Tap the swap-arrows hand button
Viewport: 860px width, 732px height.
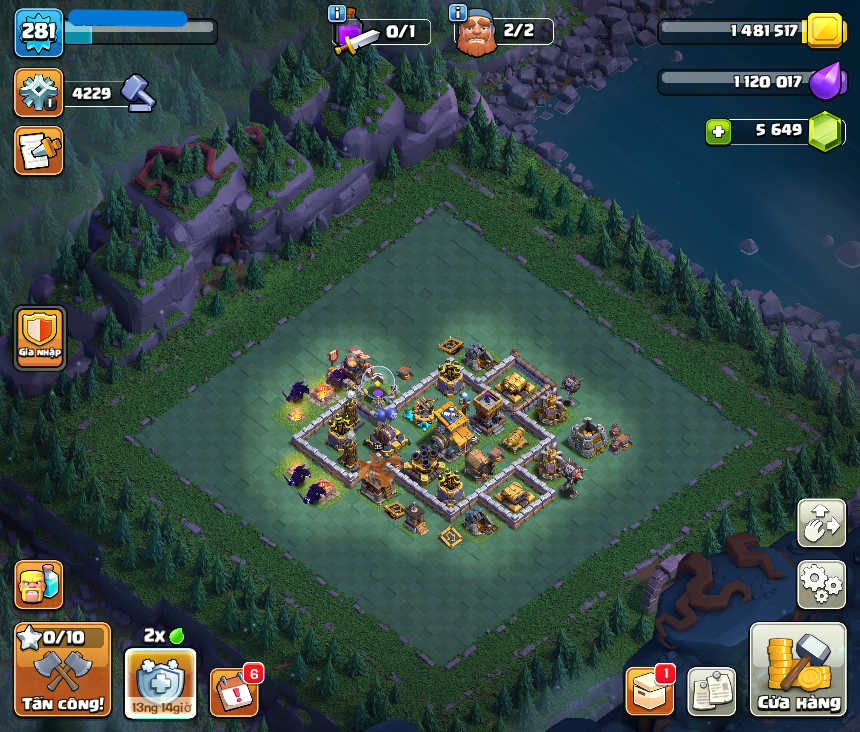pyautogui.click(x=821, y=523)
